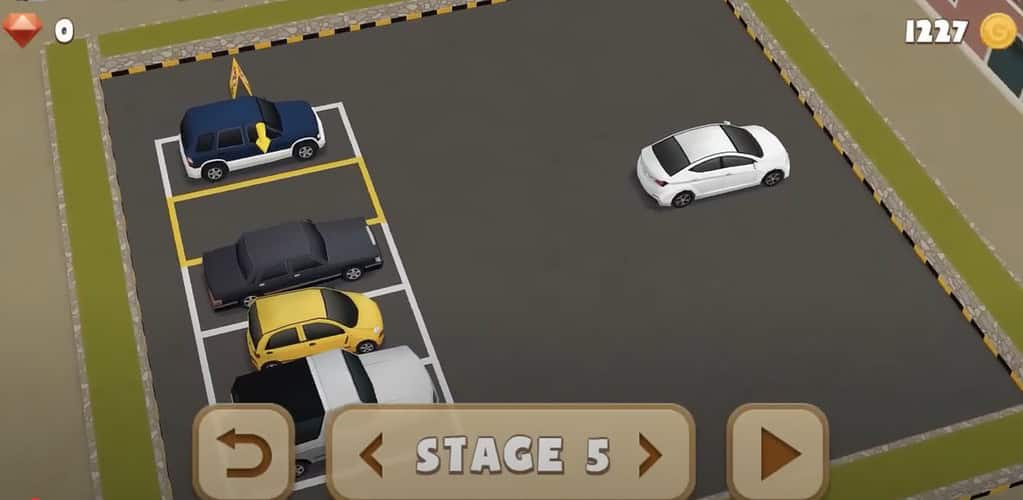This screenshot has width=1023, height=500.
Task: Advance to the next stage
Action: (x=650, y=455)
